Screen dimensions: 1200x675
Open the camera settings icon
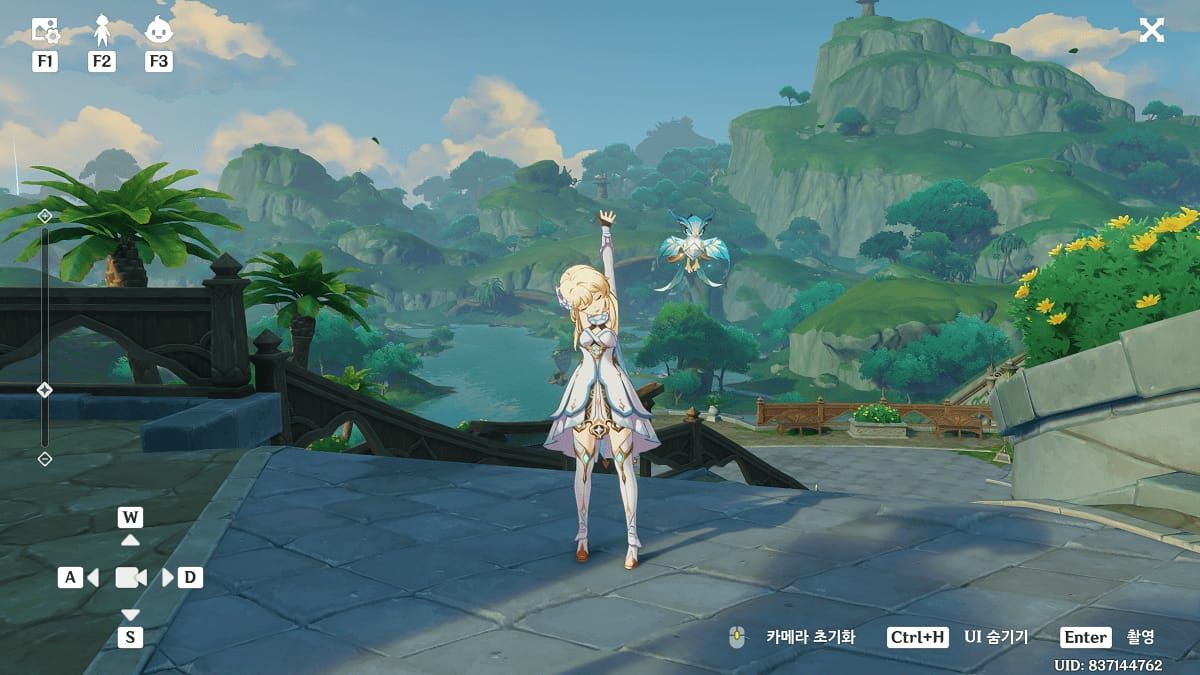click(45, 31)
